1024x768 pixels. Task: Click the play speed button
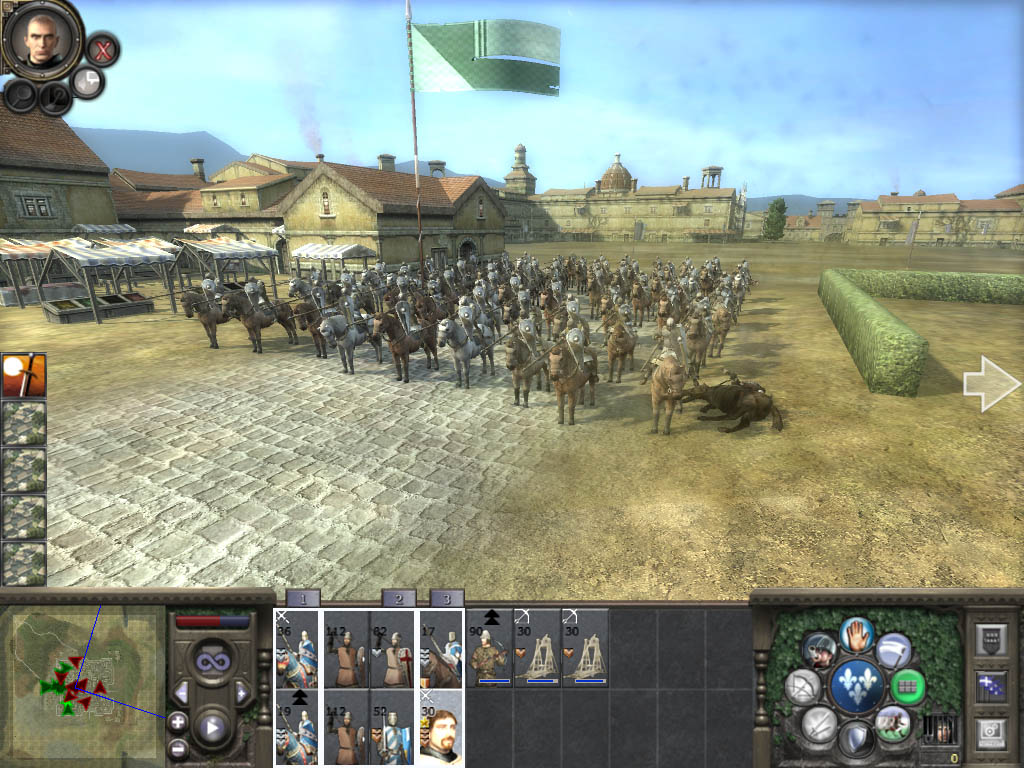(x=212, y=727)
